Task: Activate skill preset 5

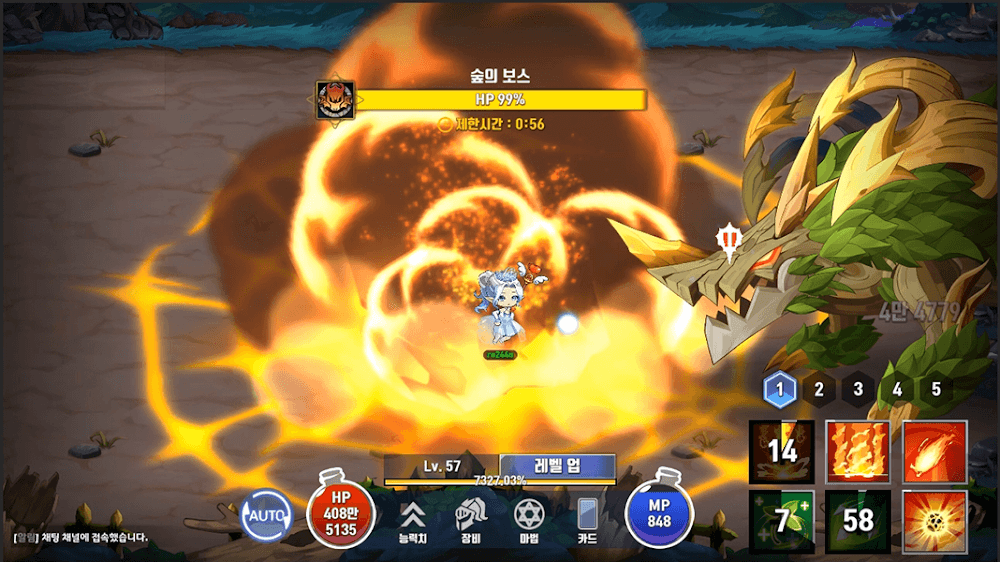Action: click(936, 389)
